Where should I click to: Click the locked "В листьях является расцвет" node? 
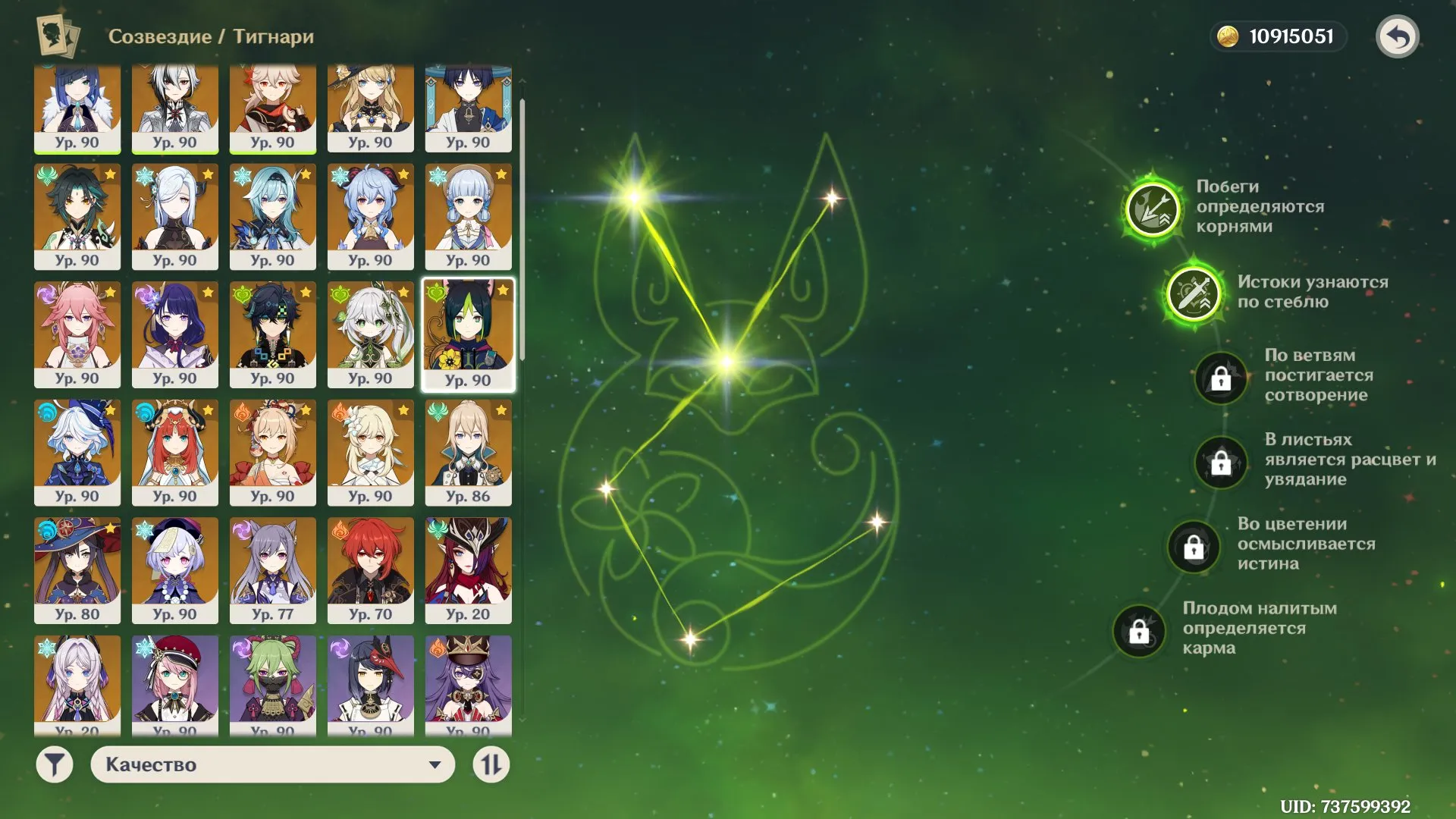click(1220, 463)
